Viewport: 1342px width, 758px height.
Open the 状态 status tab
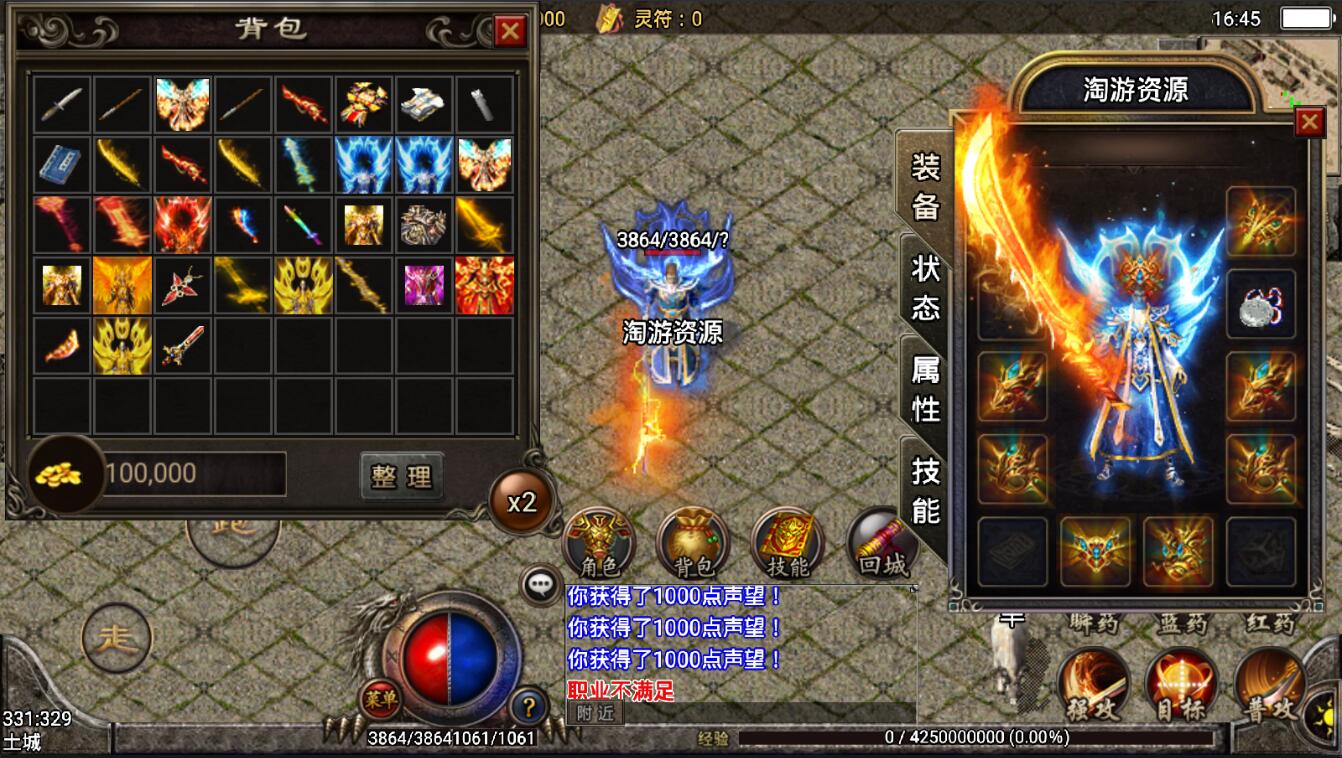click(925, 287)
